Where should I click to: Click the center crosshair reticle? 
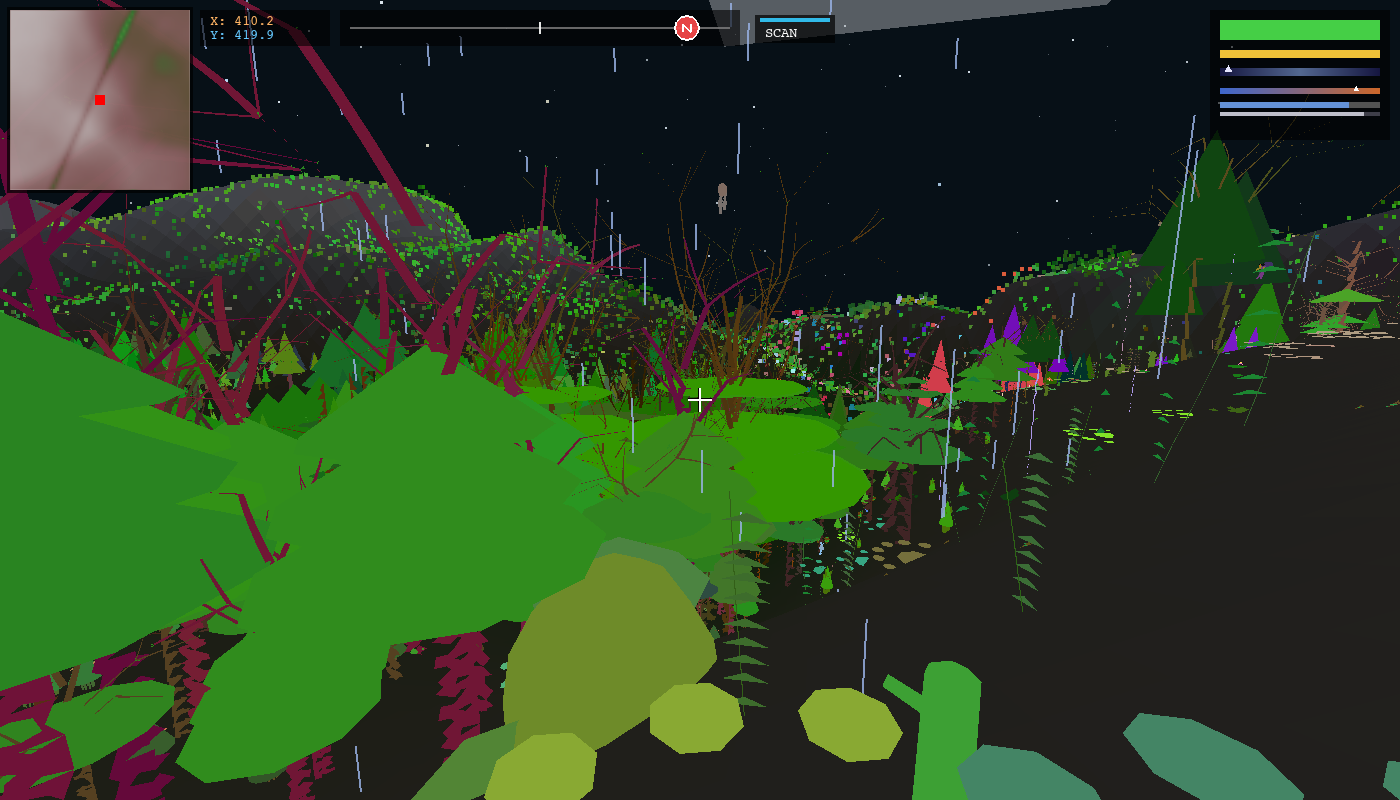click(x=700, y=399)
